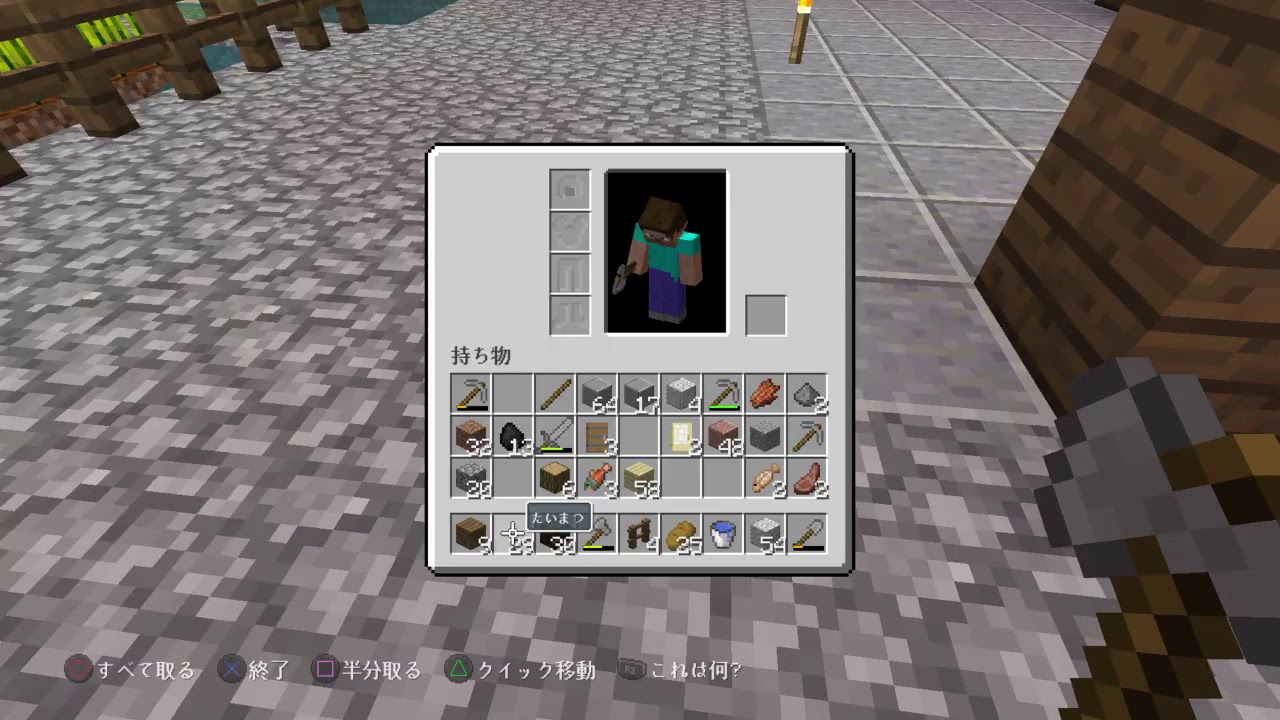Select the water bucket in the hotbar
Viewport: 1280px width, 720px height.
[722, 535]
